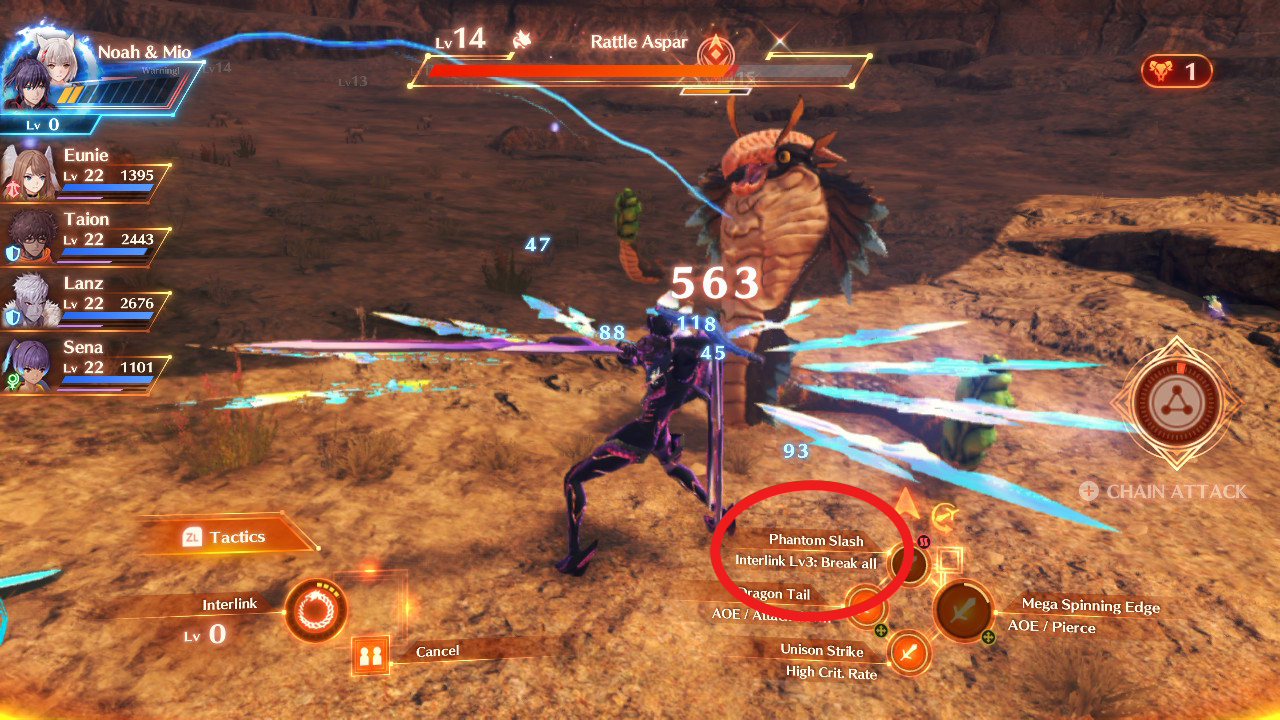Click the square targeting reticle icon
This screenshot has height=720, width=1280.
pos(948,561)
